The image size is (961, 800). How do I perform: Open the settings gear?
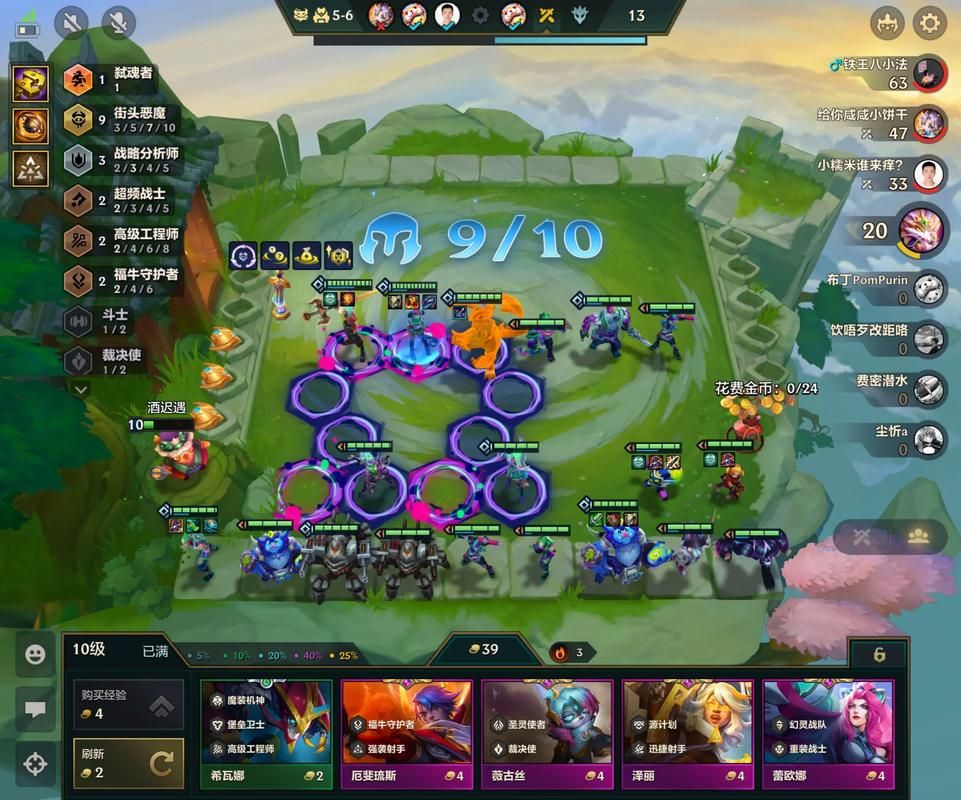coord(930,22)
